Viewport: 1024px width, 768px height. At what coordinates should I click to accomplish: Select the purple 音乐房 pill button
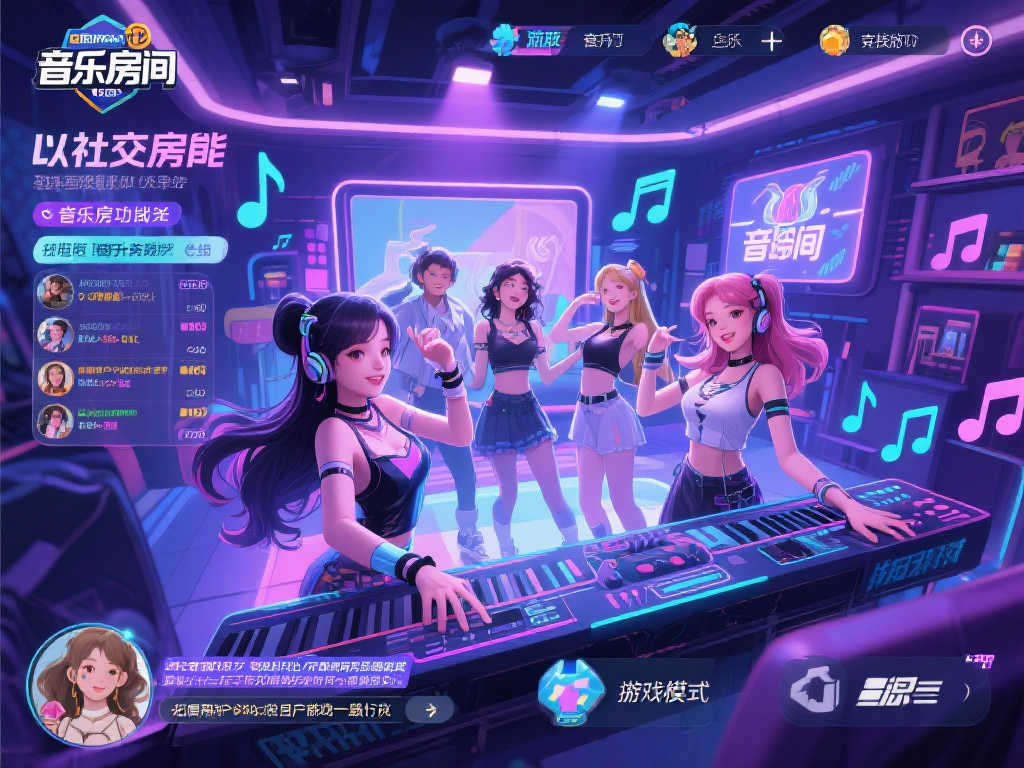point(107,214)
